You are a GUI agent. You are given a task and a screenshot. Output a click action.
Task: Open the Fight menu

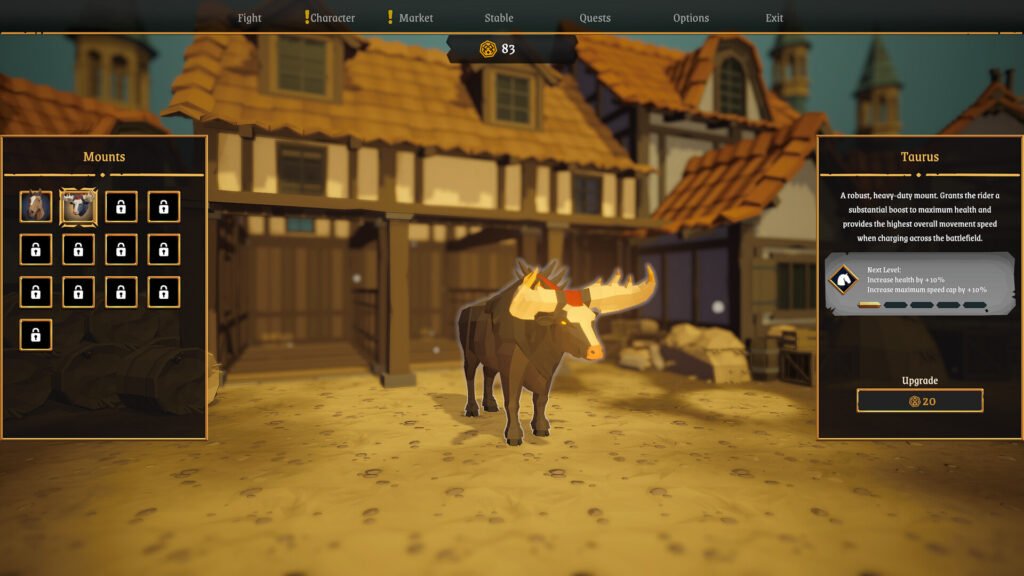click(249, 18)
